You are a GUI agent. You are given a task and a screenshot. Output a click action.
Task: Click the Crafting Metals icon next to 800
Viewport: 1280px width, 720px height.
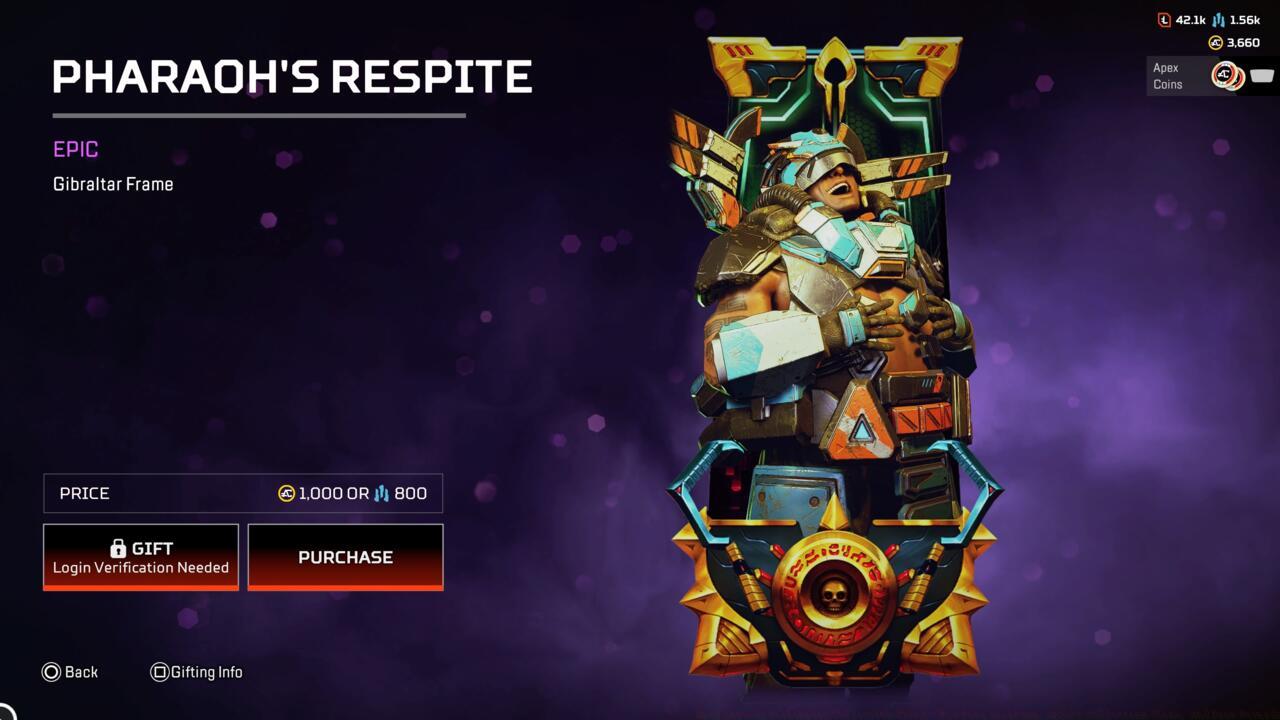click(x=382, y=493)
